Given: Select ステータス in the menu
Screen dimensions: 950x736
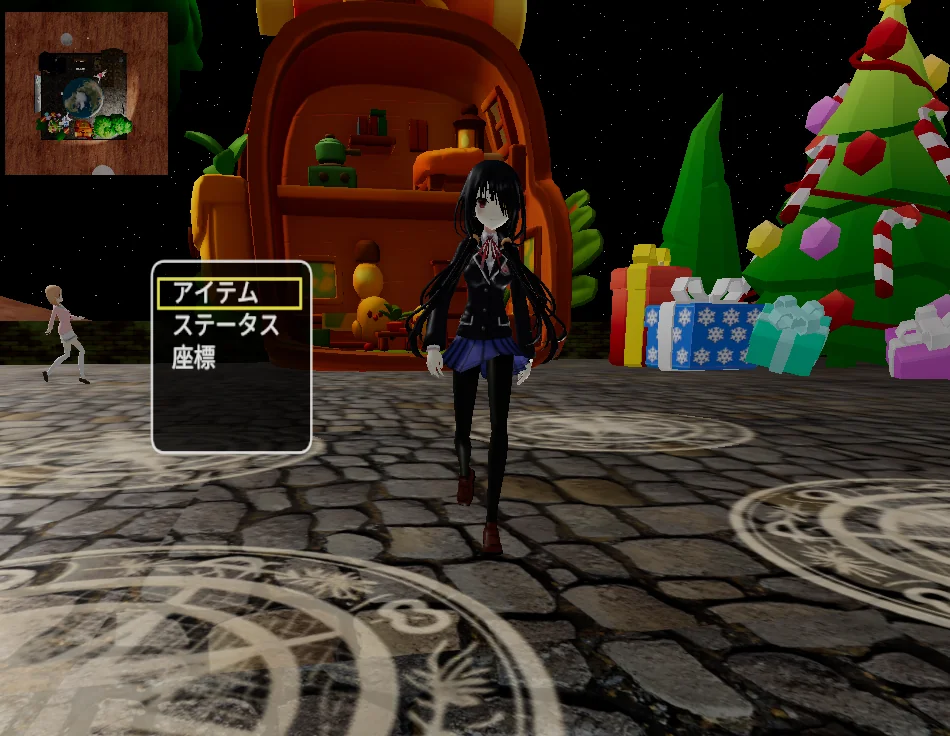Looking at the screenshot, I should 225,325.
